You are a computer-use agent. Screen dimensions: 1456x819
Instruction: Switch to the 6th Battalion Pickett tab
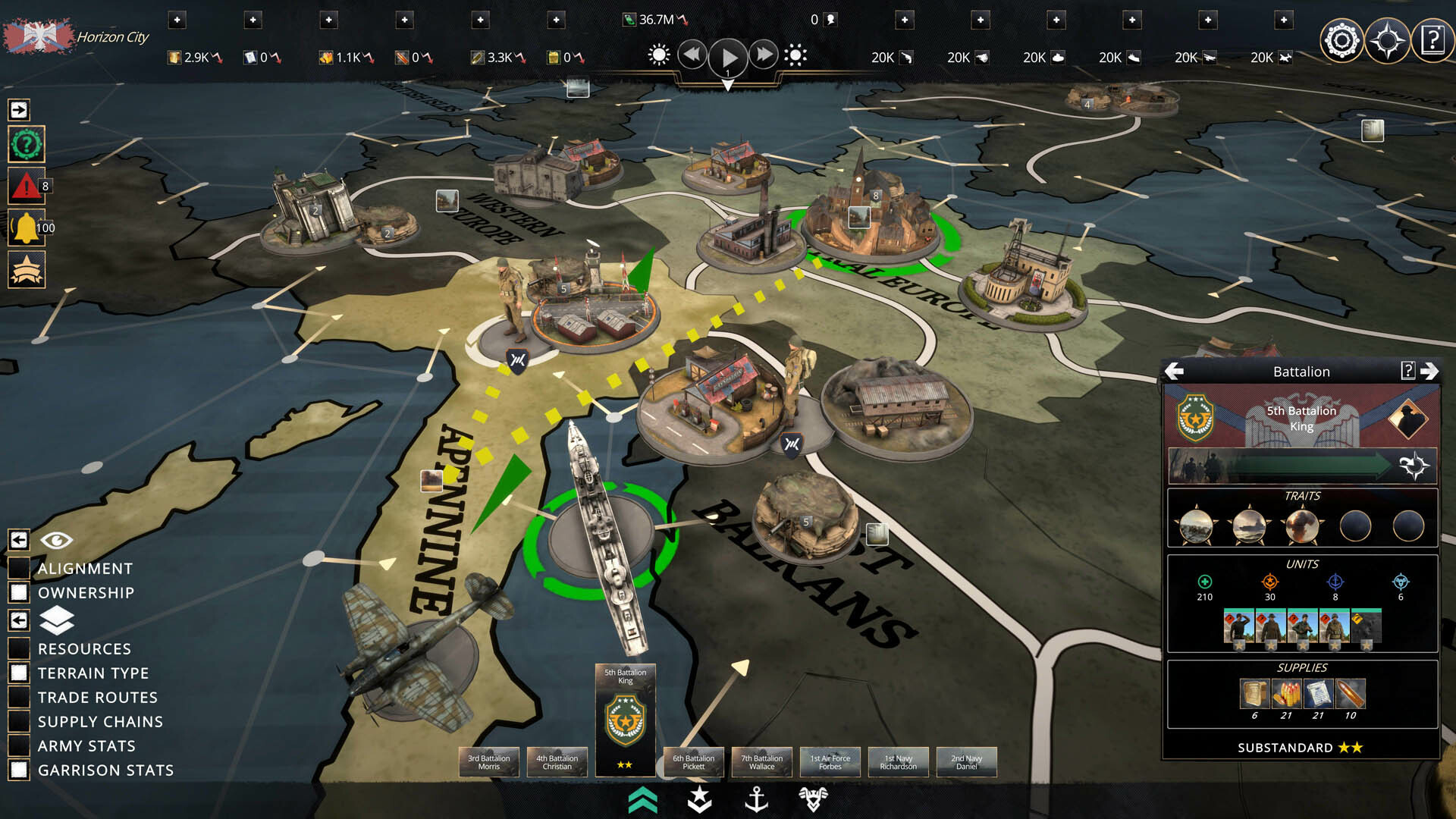694,762
